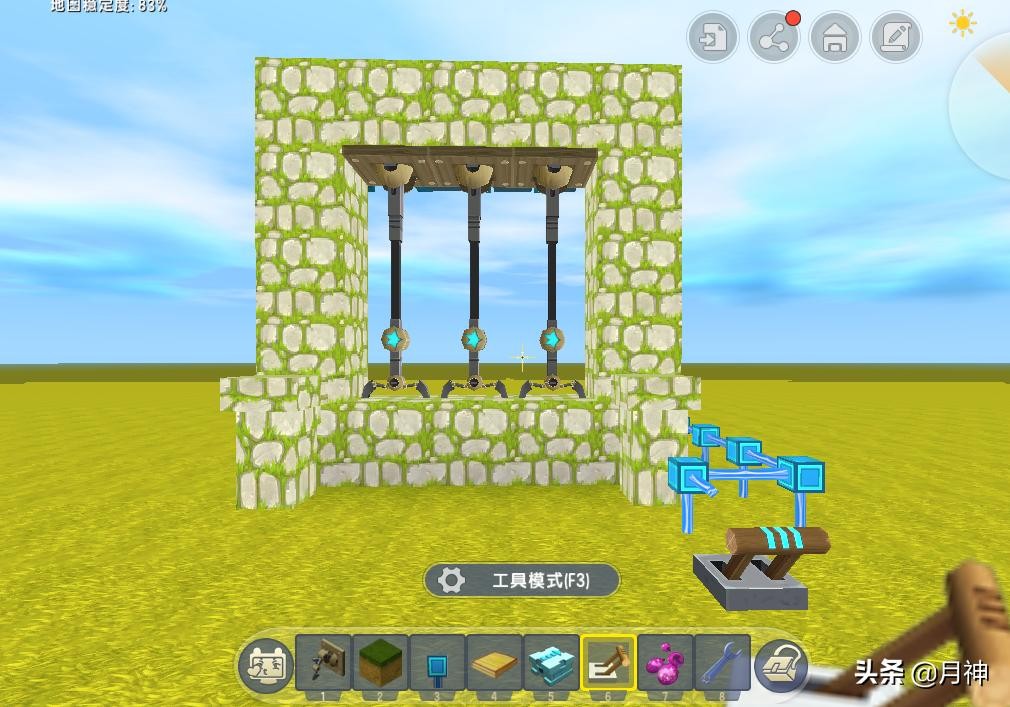Choose the pink orbs hotbar slot
1010x707 pixels.
[665, 662]
